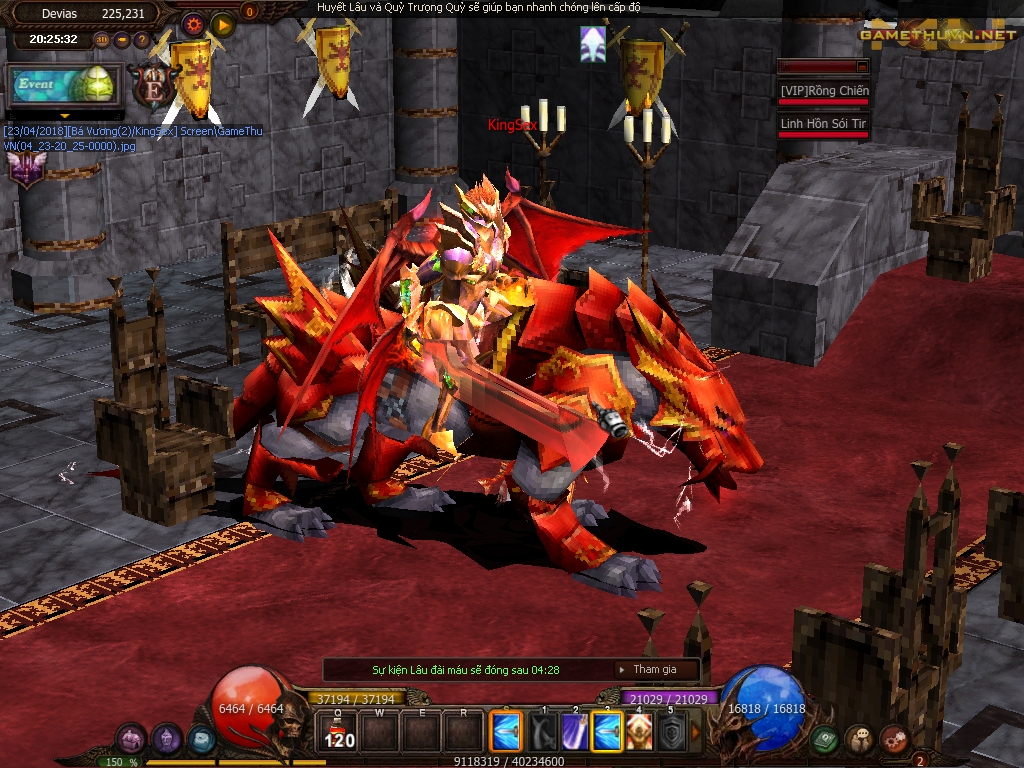Open the community chat bubble icon
1024x768 pixels.
(858, 739)
